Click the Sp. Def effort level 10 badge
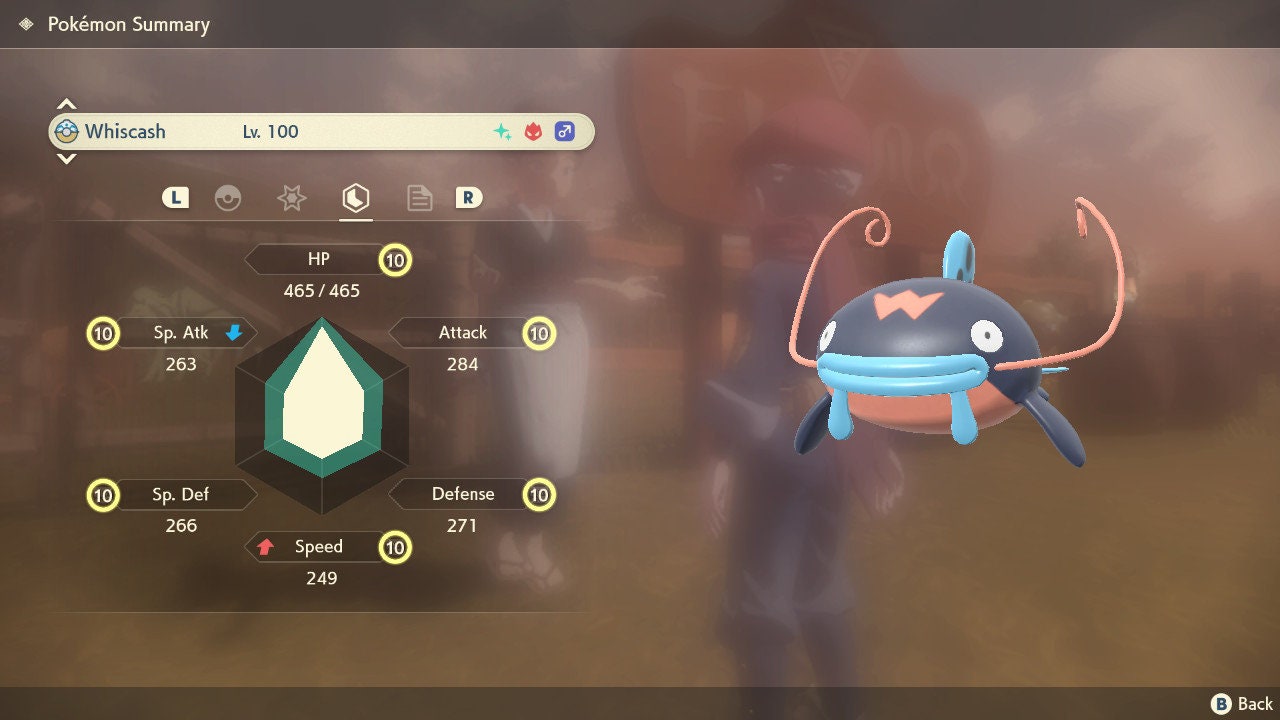The height and width of the screenshot is (720, 1280). click(x=102, y=494)
